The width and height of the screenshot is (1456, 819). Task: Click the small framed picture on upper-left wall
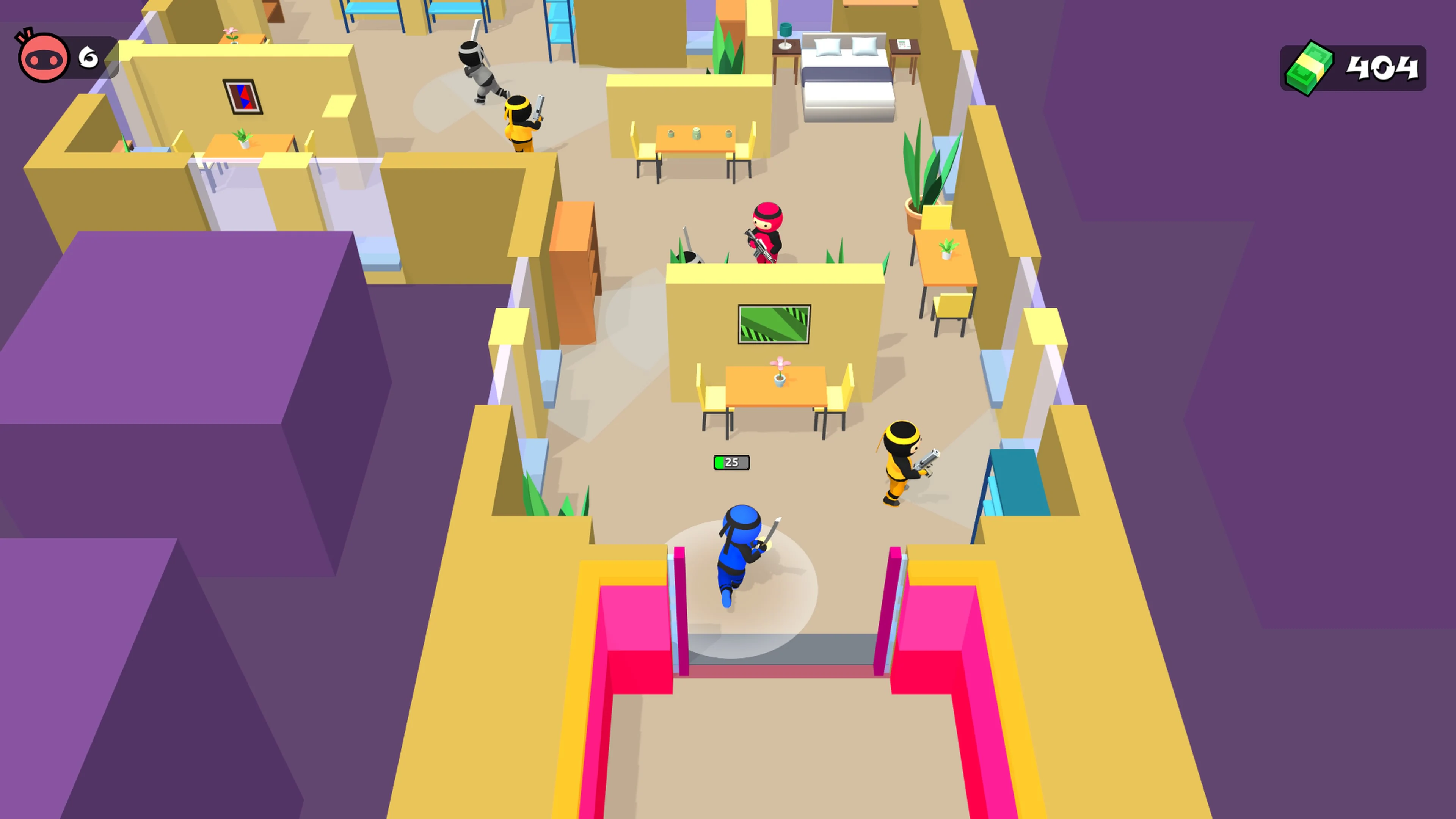click(x=242, y=97)
